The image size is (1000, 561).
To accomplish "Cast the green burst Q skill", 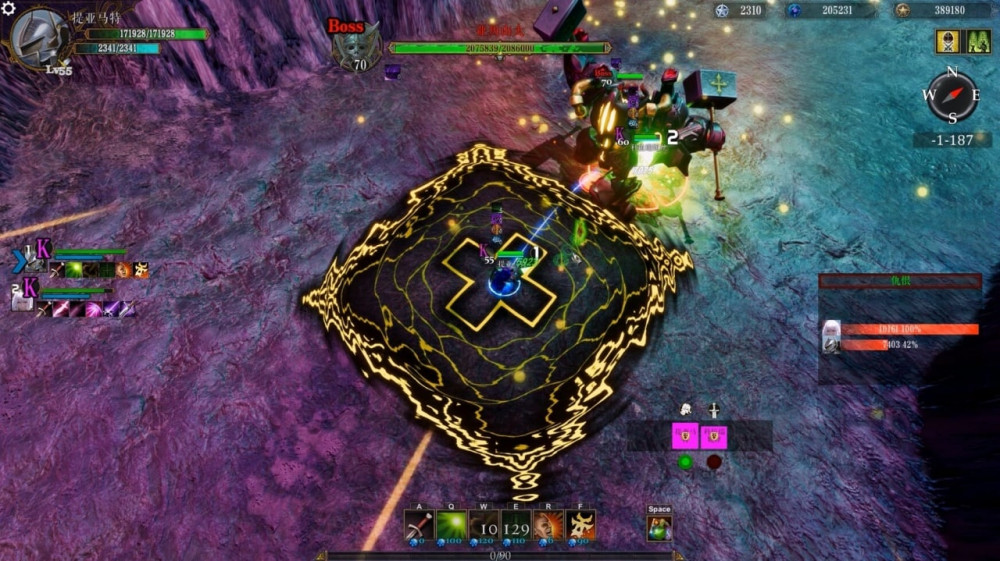I will (x=450, y=525).
